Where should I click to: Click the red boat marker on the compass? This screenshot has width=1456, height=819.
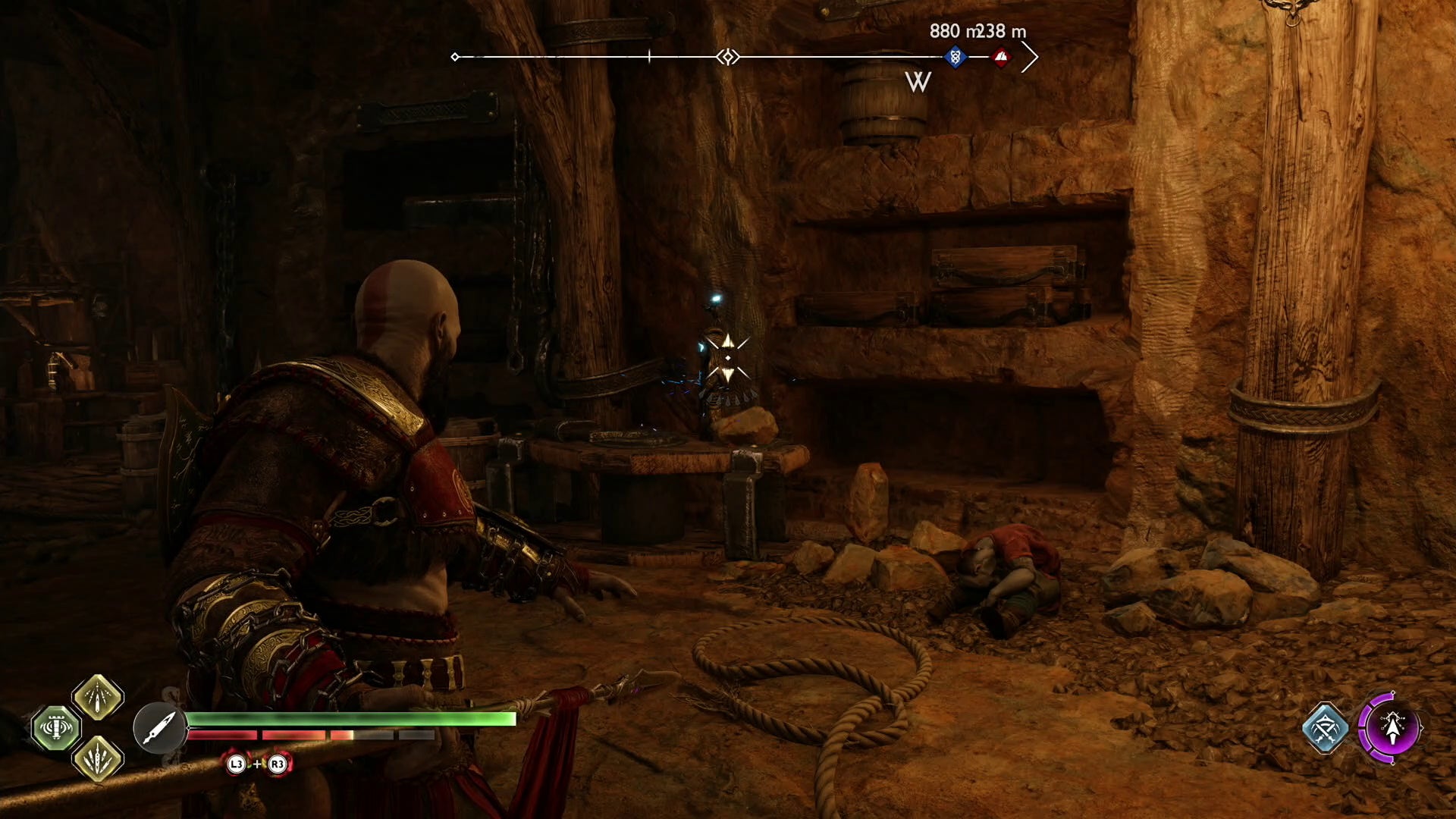[x=1001, y=55]
